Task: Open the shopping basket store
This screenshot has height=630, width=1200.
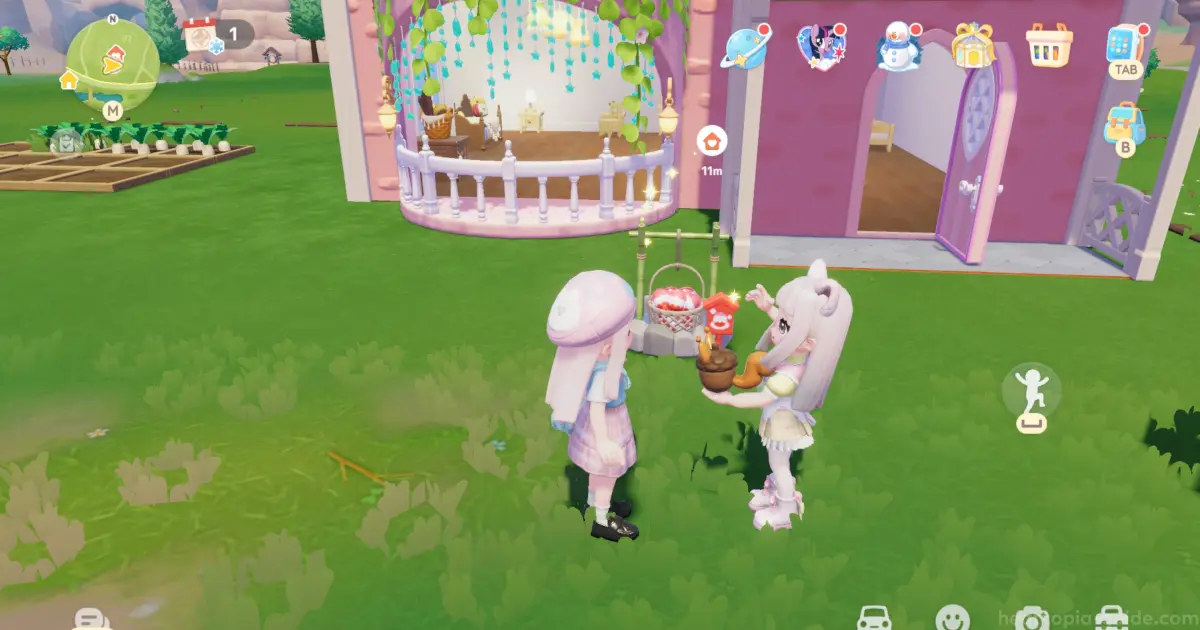Action: [x=1049, y=46]
